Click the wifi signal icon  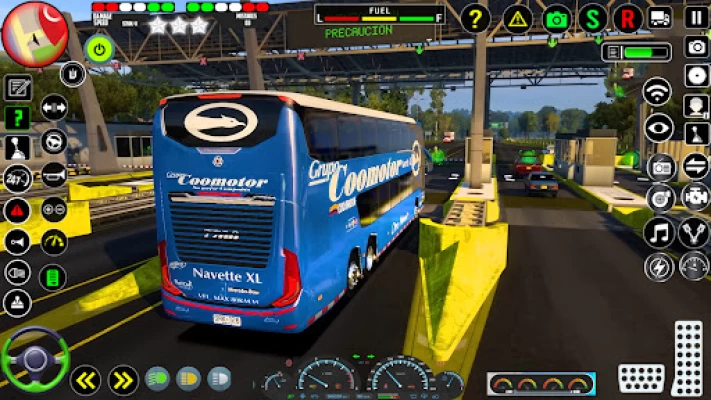[x=657, y=92]
